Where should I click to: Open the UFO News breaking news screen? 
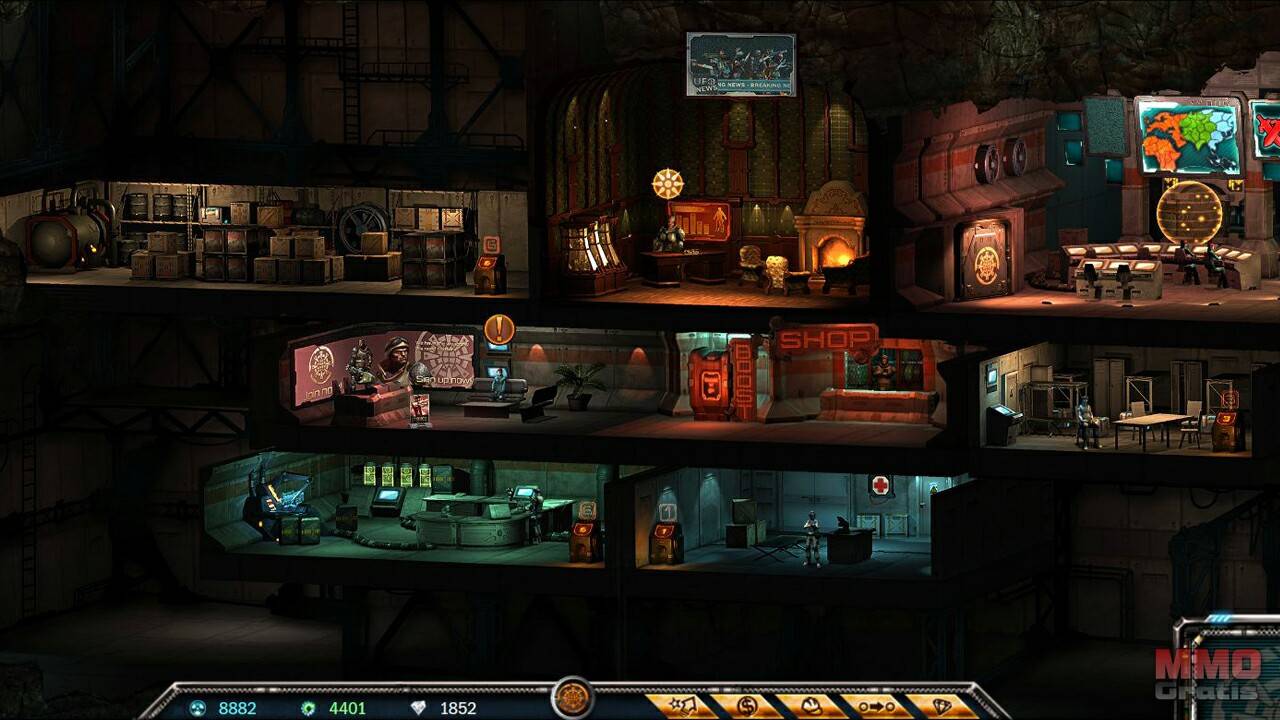[x=741, y=65]
